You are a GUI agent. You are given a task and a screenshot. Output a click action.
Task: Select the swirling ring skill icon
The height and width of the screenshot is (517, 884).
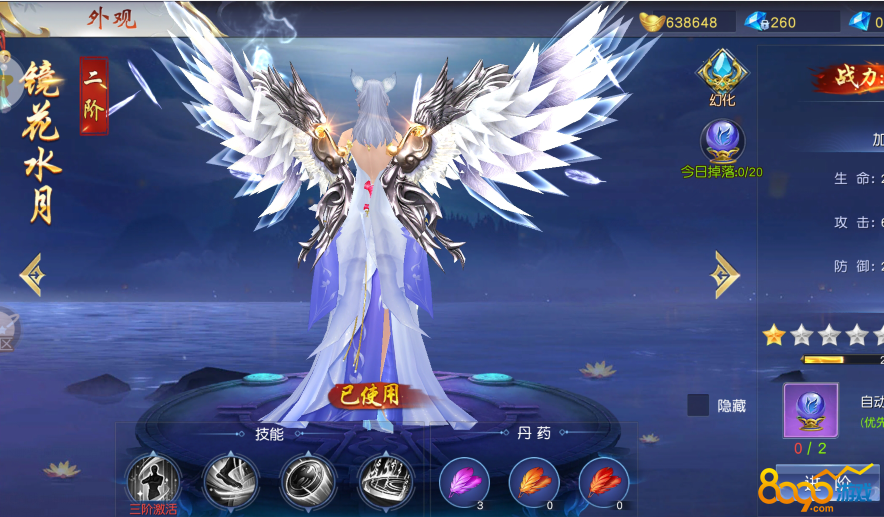pyautogui.click(x=308, y=480)
